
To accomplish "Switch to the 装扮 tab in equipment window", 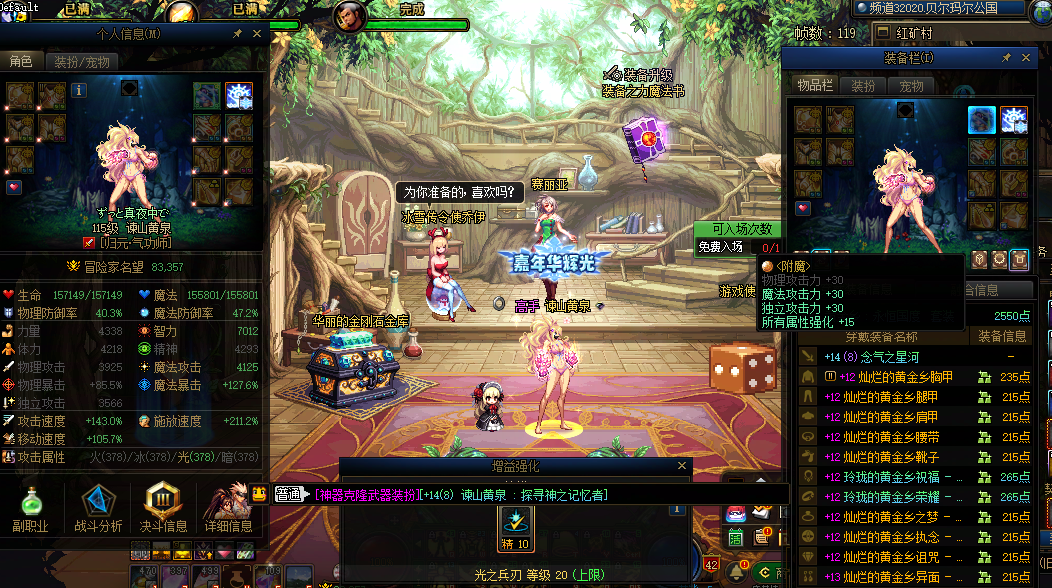I will pyautogui.click(x=863, y=87).
